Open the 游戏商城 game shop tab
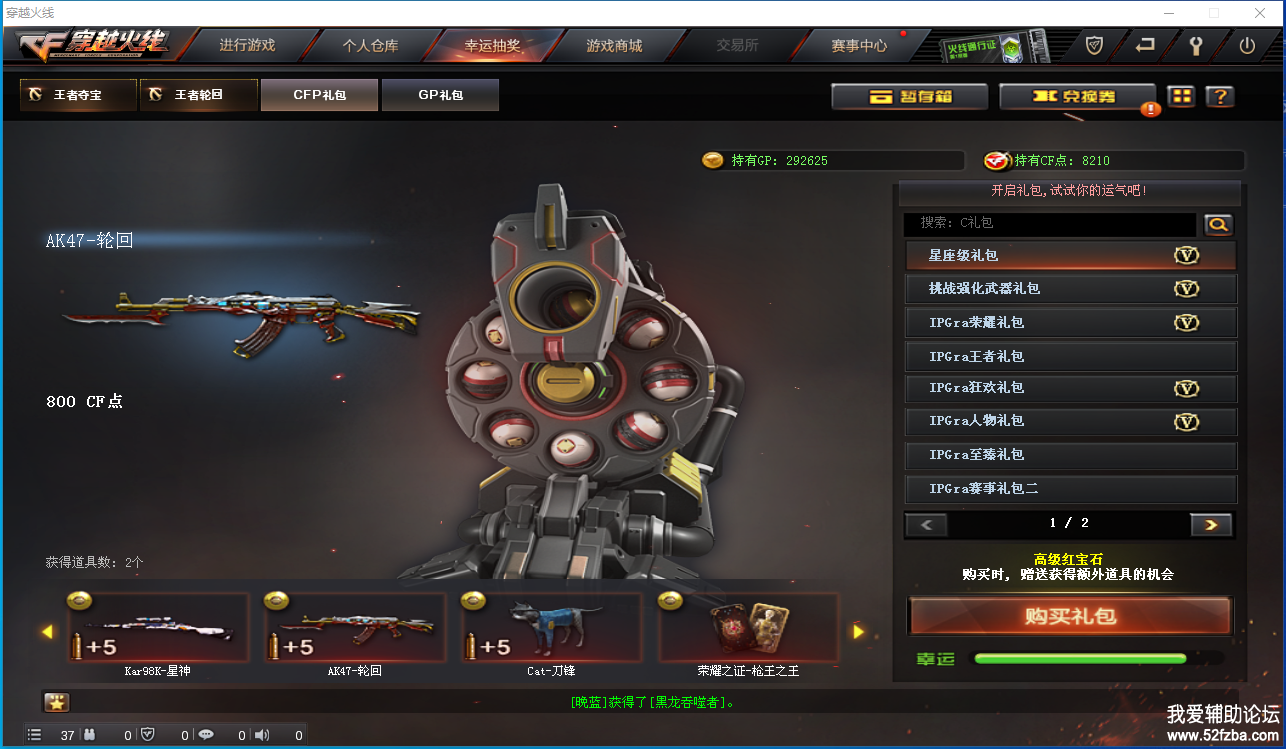Screen dimensions: 1286x749 click(614, 46)
